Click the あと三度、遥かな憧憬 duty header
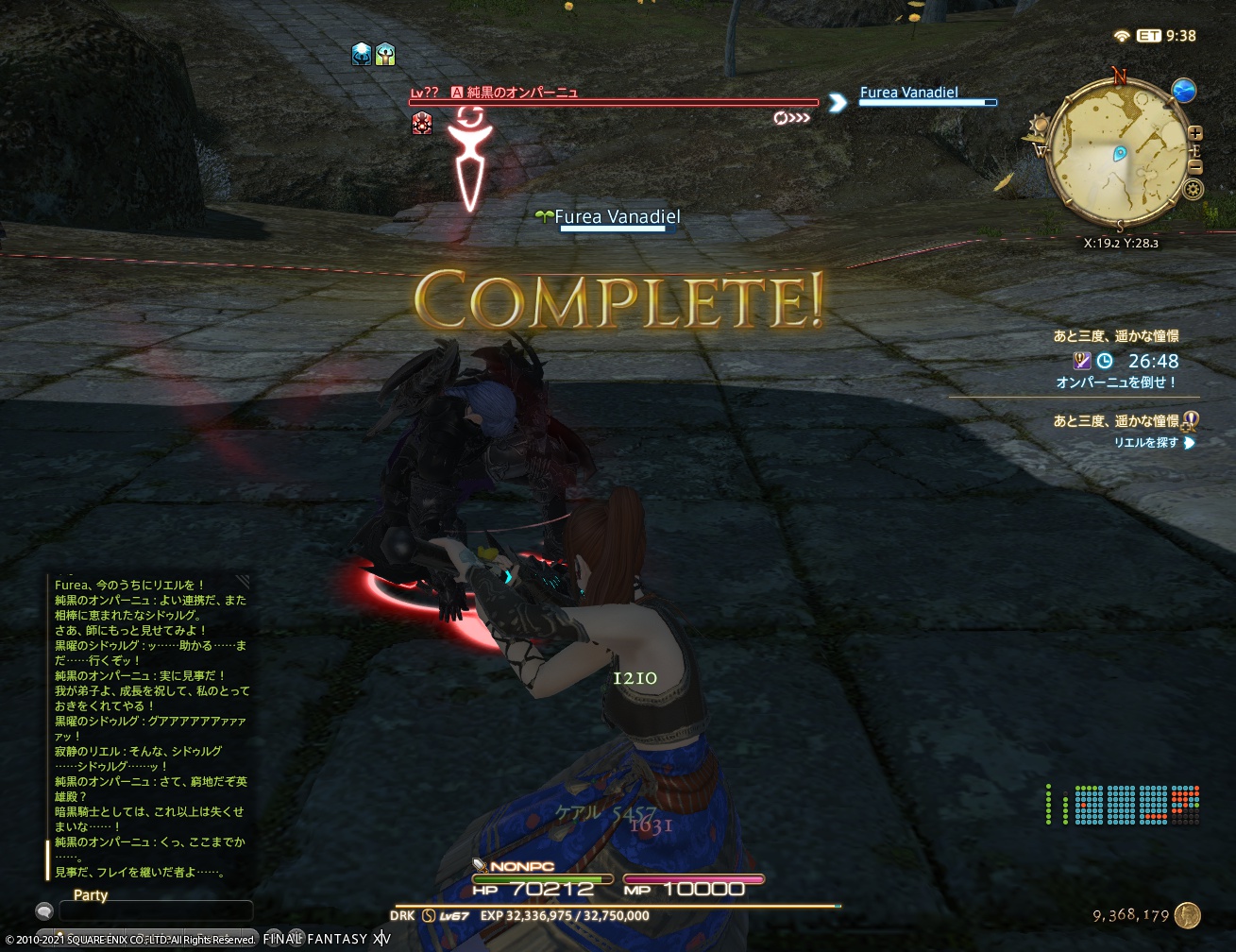 [x=1117, y=335]
